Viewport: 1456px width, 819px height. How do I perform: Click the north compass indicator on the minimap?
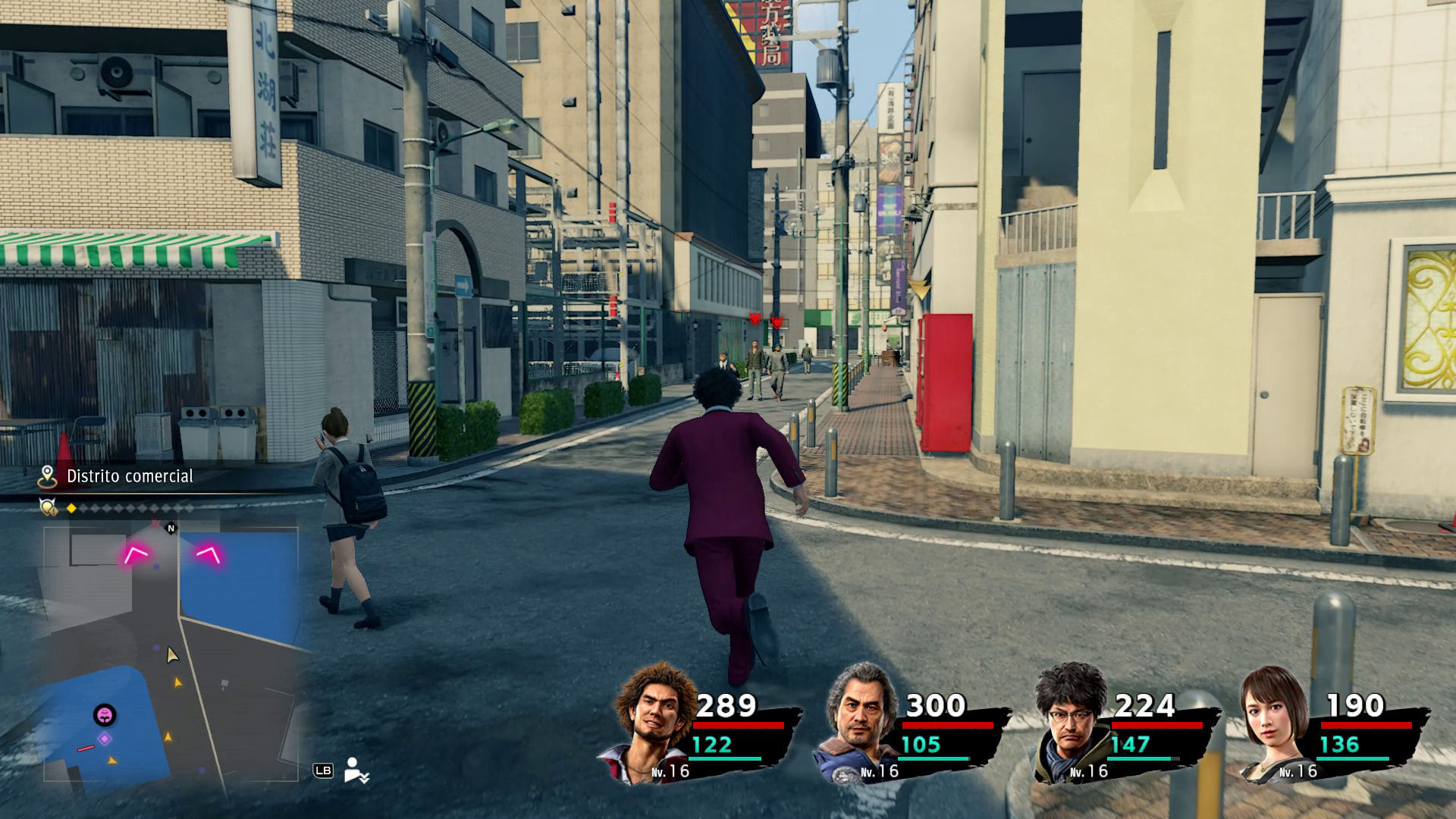pyautogui.click(x=171, y=529)
